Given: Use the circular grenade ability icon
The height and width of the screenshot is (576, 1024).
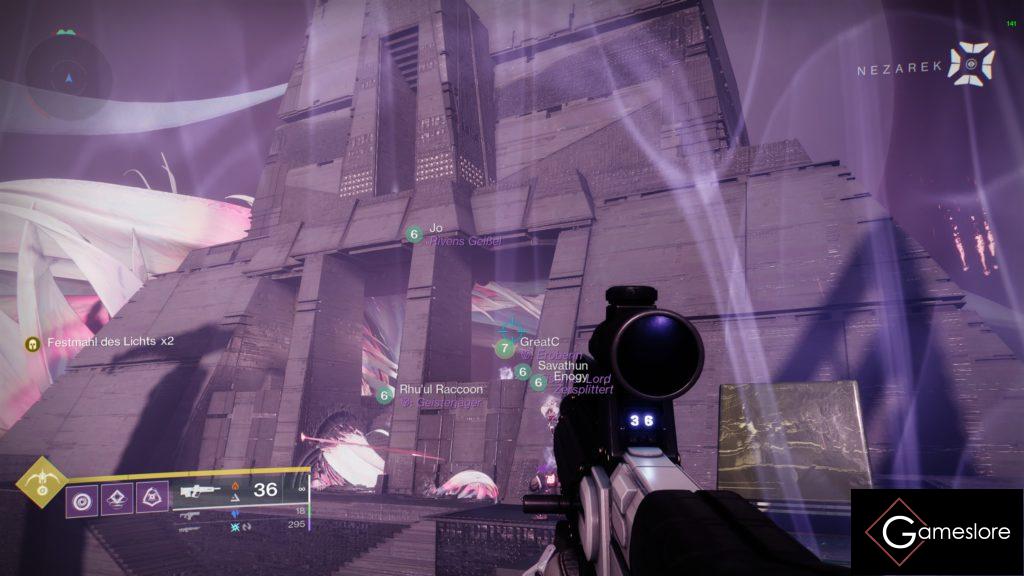Looking at the screenshot, I should [x=81, y=499].
